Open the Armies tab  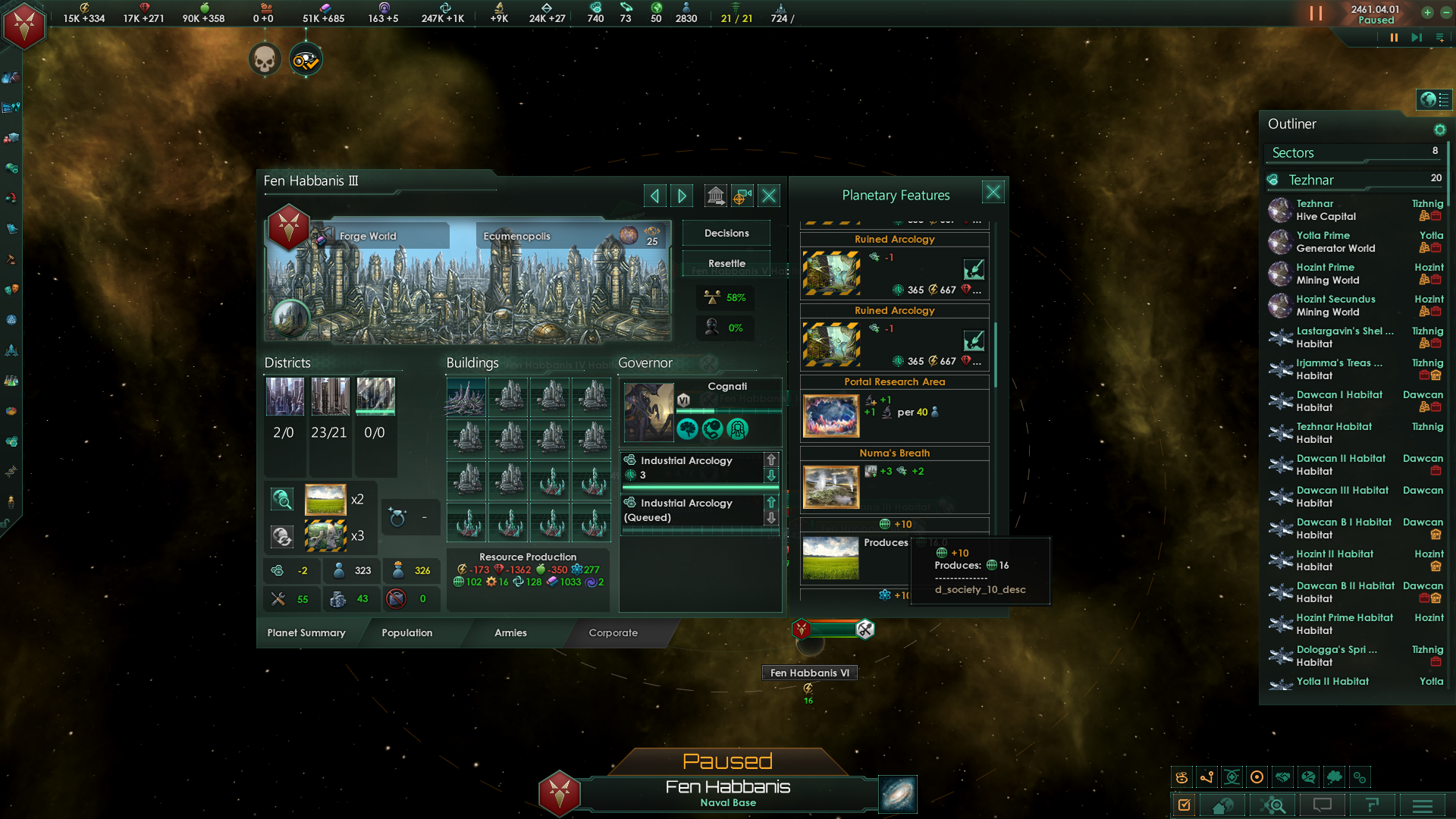(x=510, y=632)
